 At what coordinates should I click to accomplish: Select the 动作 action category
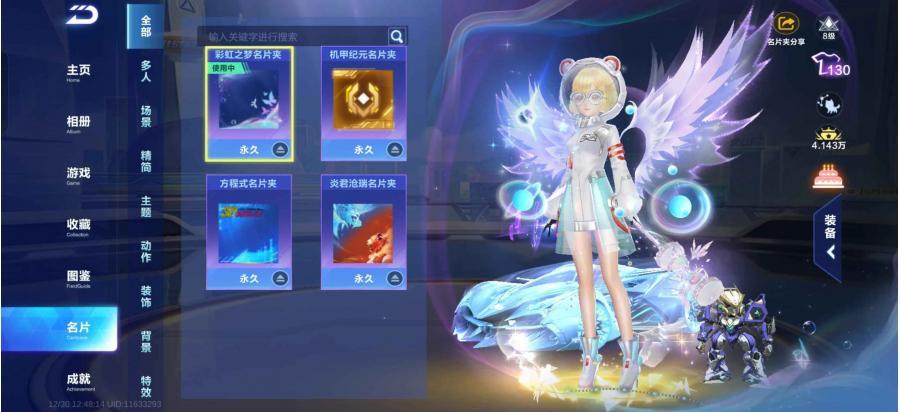pos(146,250)
